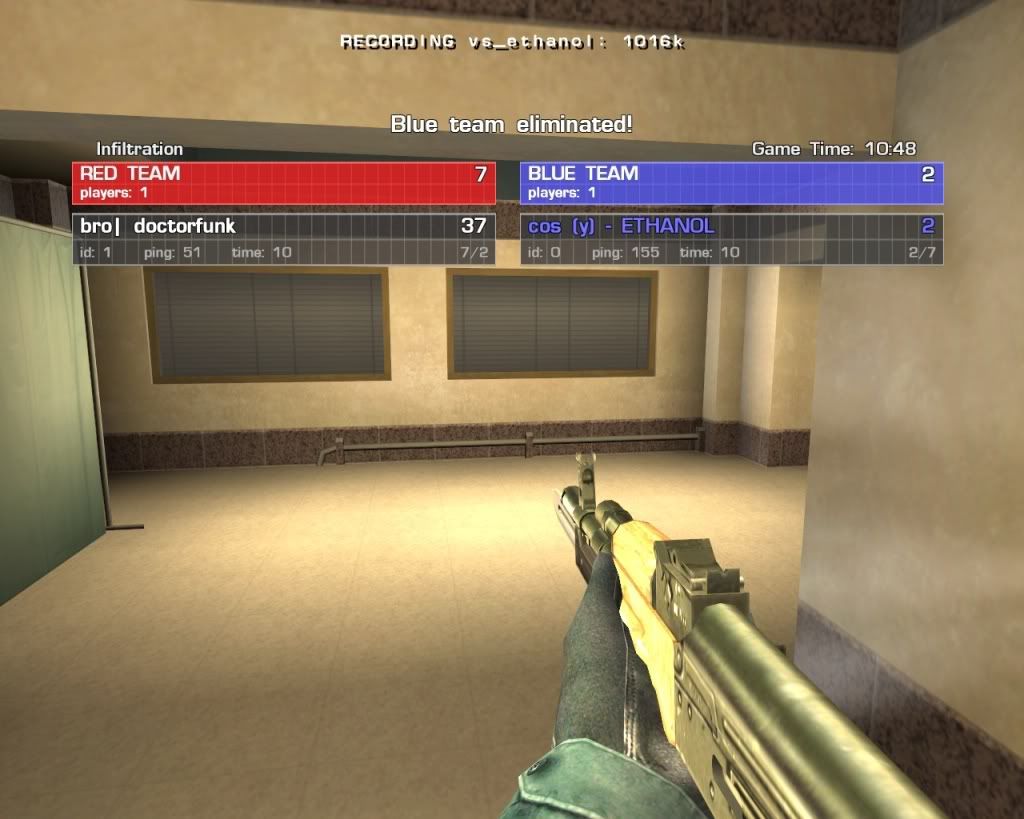
Task: Click the BLUE TEAM scoreboard header
Action: point(731,182)
